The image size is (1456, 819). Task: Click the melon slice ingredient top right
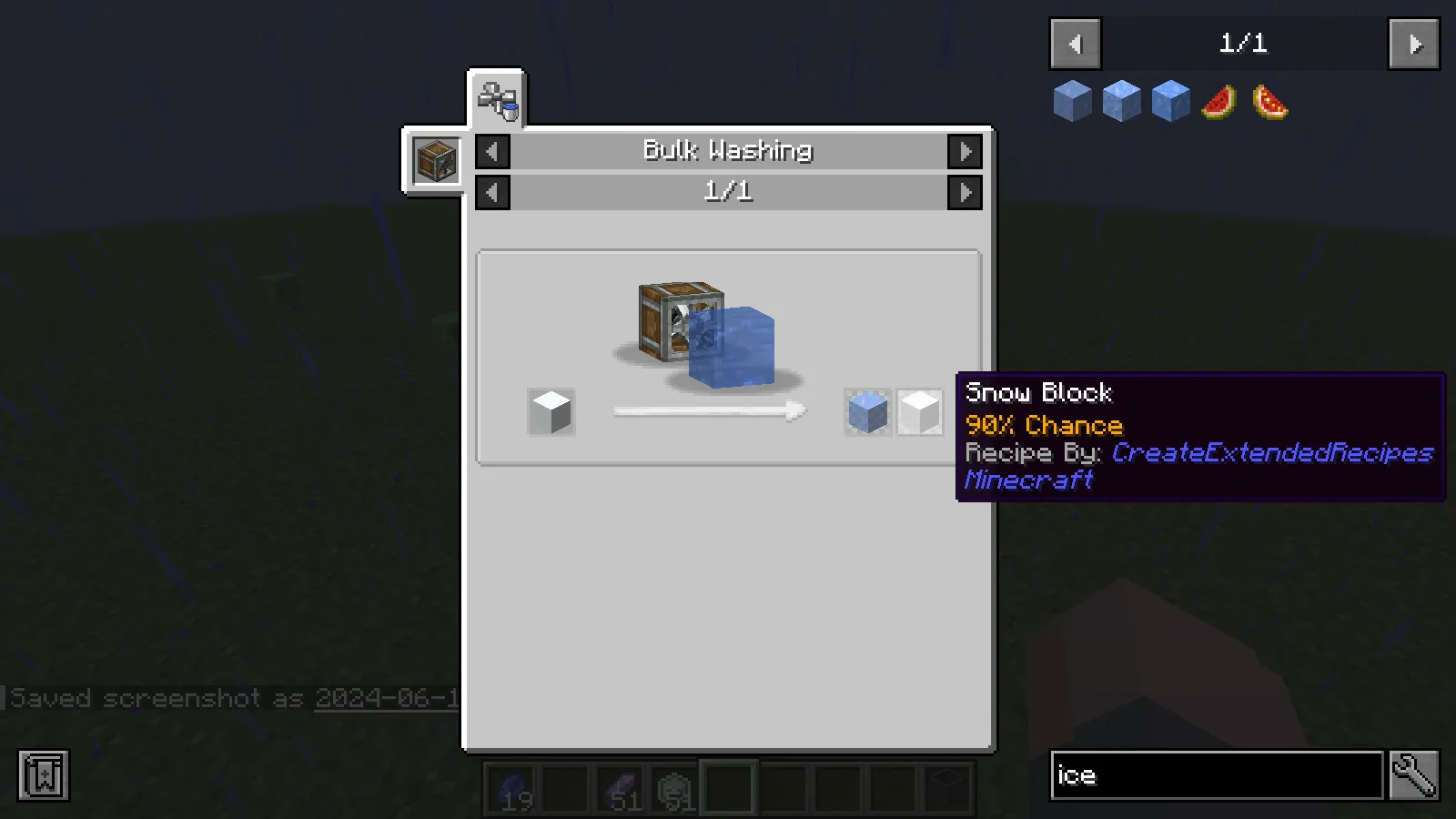[x=1218, y=101]
